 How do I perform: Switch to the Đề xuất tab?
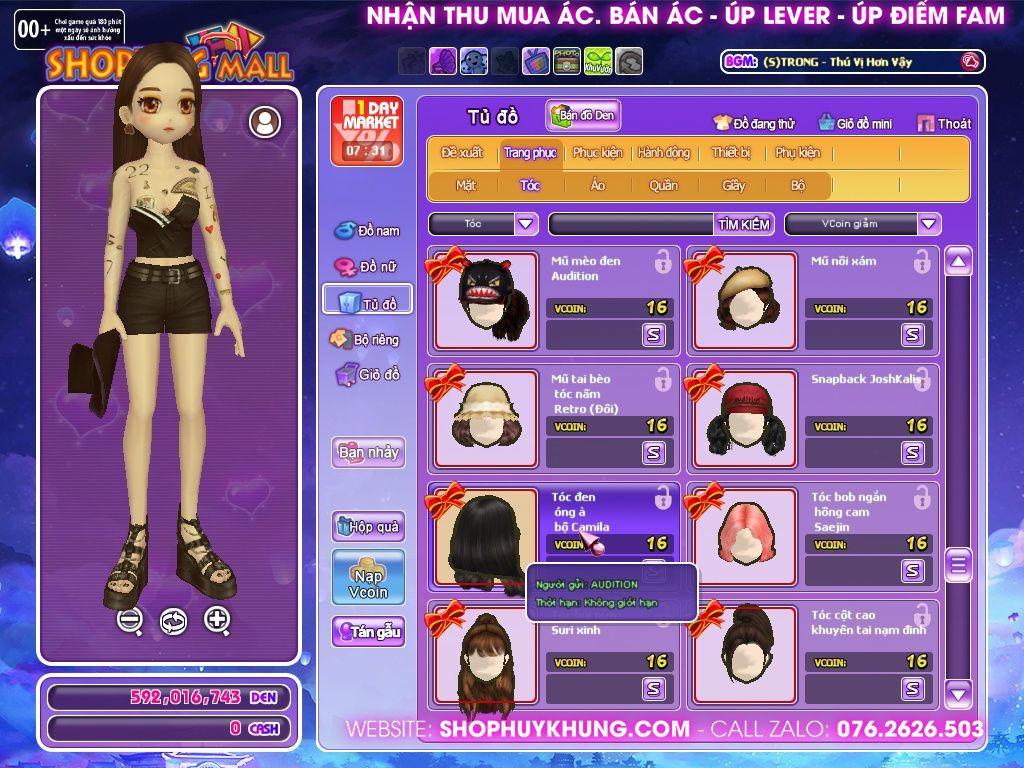pyautogui.click(x=461, y=153)
